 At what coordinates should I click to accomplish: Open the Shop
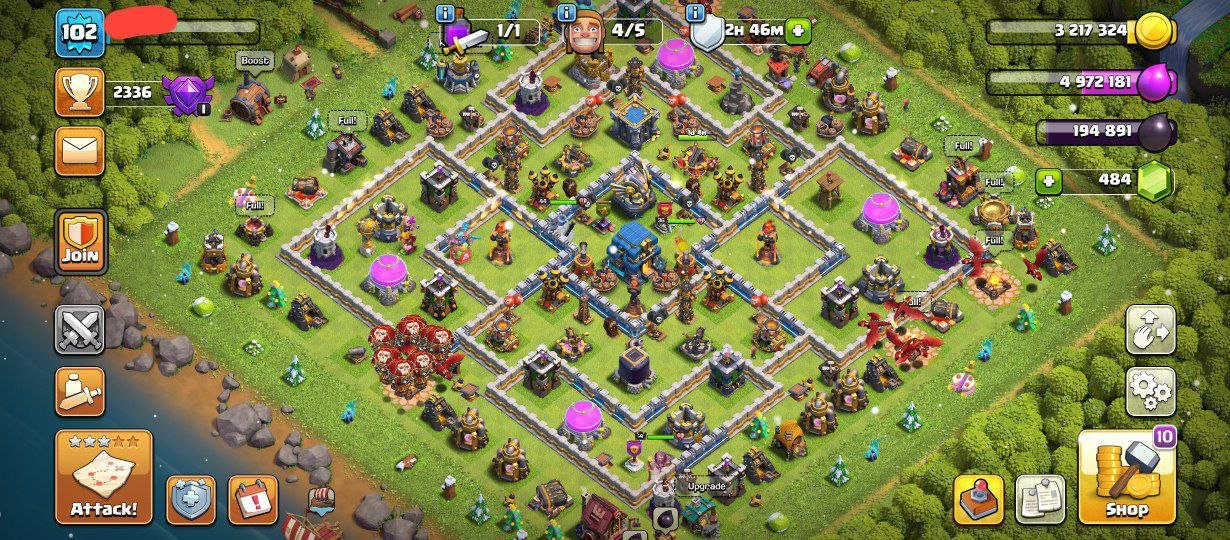point(1126,477)
